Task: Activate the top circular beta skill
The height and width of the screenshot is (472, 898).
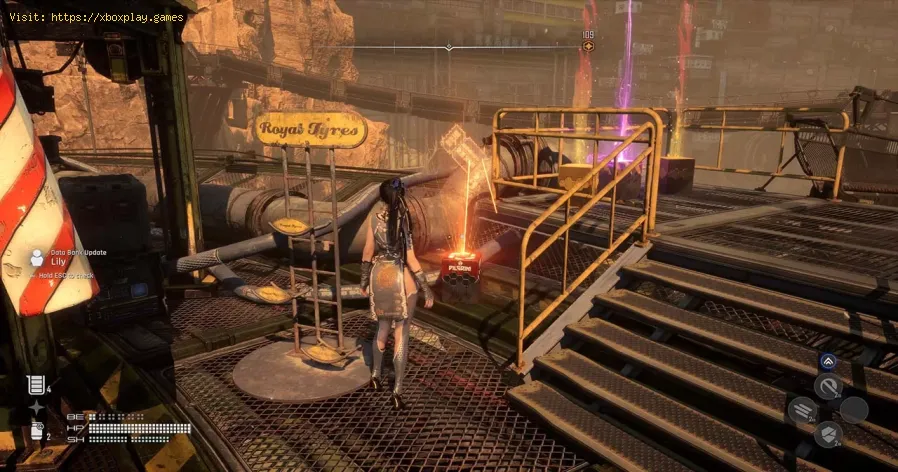Action: [827, 387]
